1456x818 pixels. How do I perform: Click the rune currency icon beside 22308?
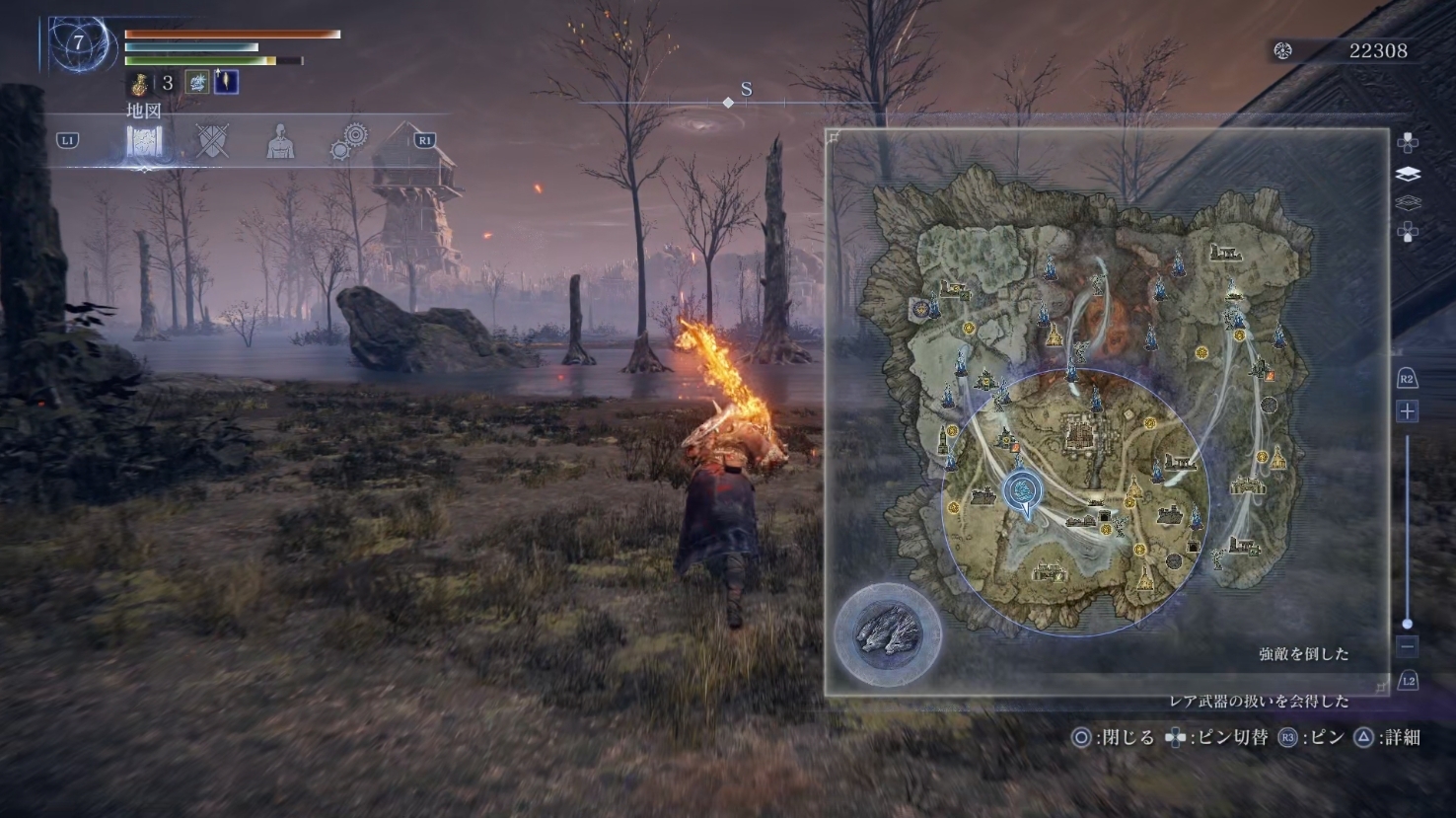click(1282, 50)
